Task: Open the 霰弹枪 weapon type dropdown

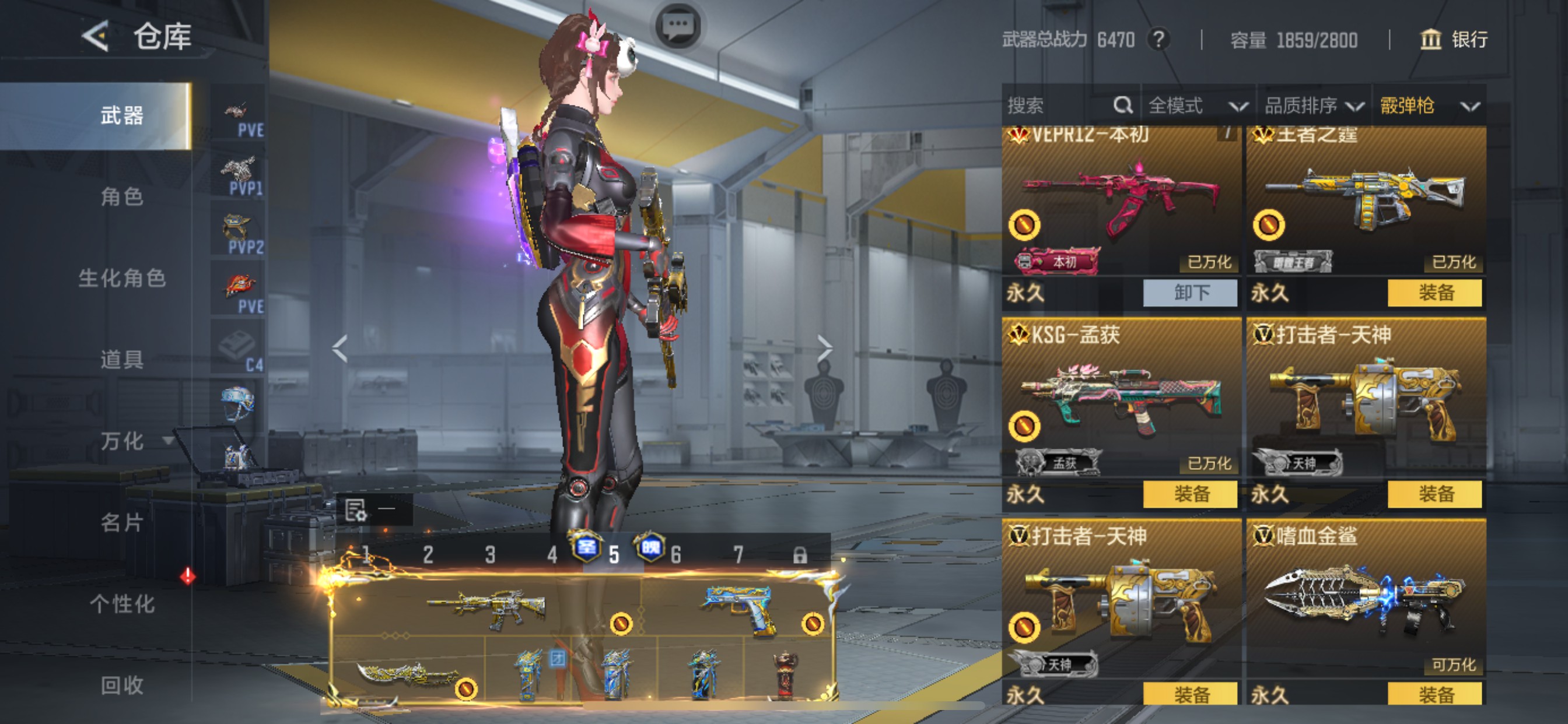Action: tap(1428, 106)
